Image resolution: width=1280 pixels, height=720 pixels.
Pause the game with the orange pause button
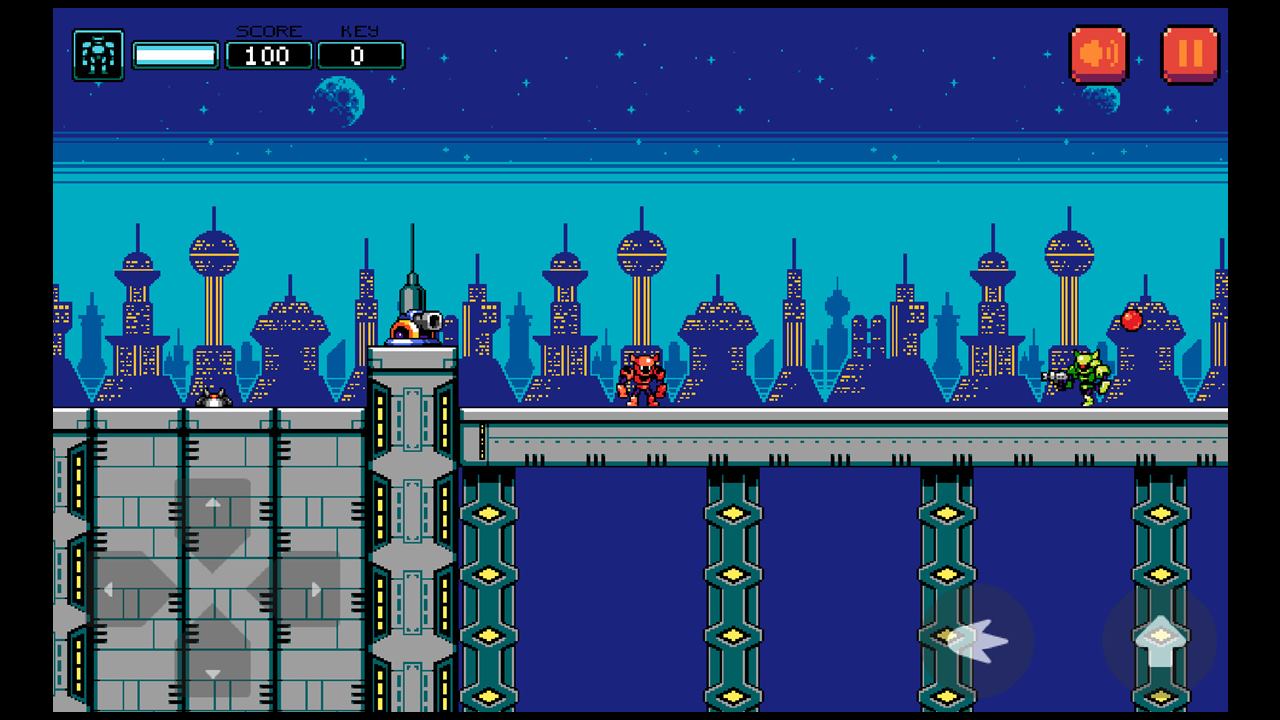coord(1189,54)
